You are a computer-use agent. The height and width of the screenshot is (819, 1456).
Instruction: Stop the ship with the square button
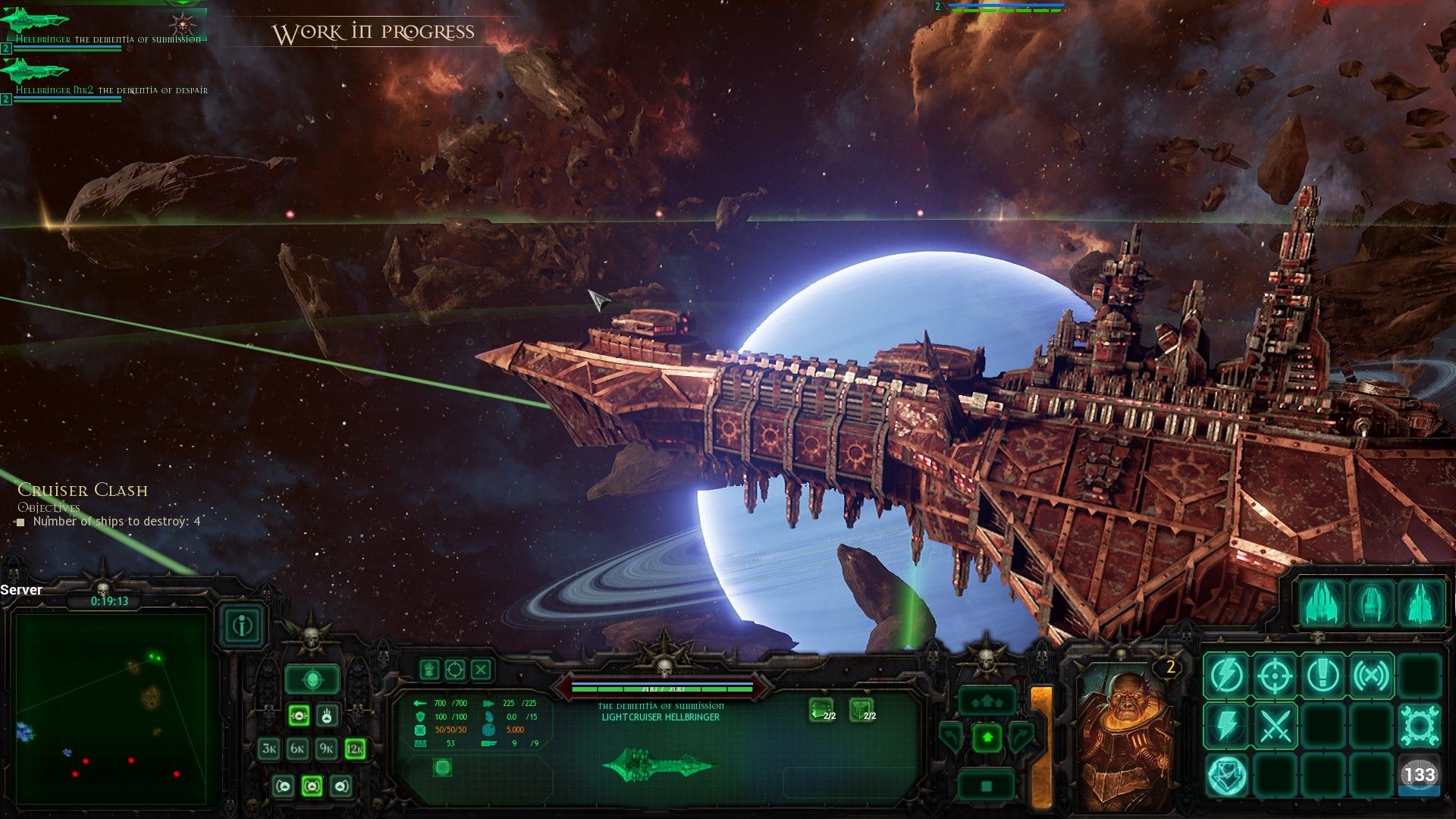[987, 786]
